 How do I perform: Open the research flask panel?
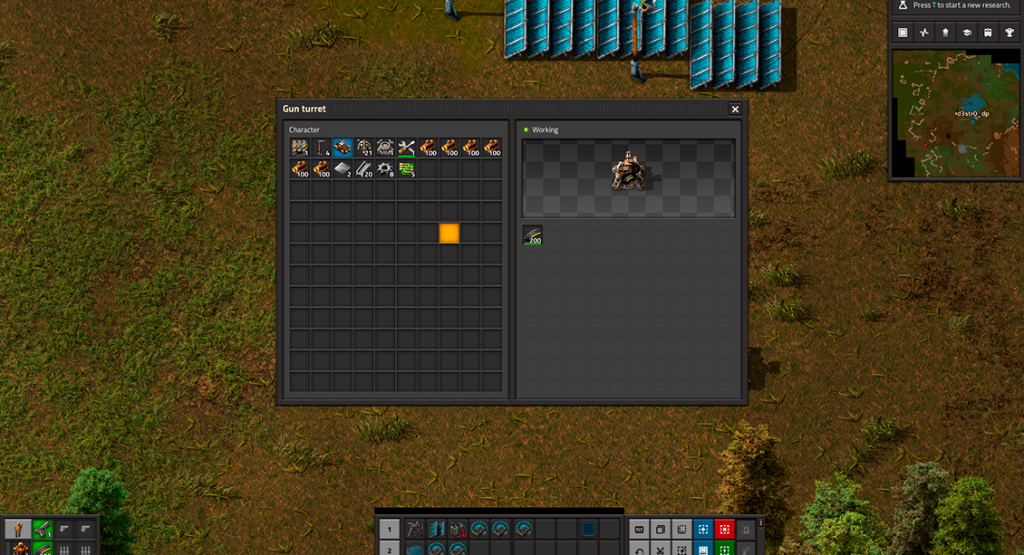pos(902,6)
